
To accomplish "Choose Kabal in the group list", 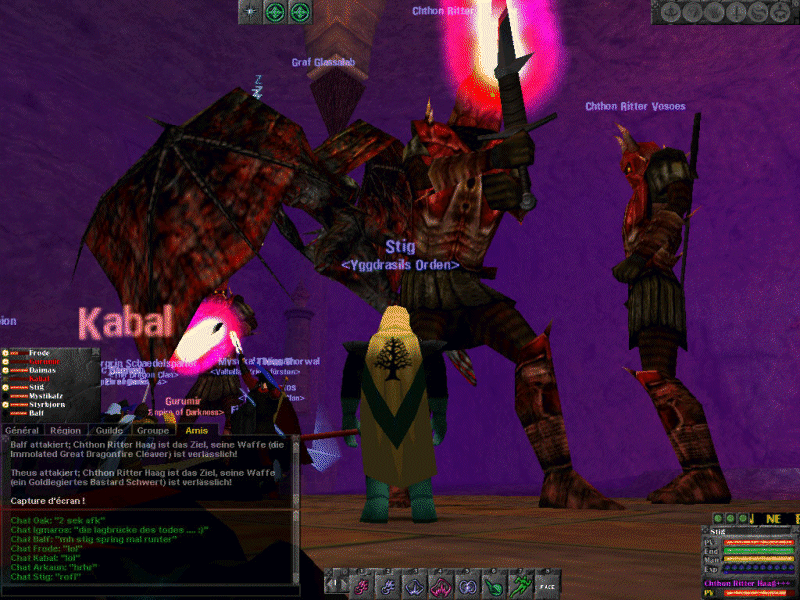I will [39, 379].
